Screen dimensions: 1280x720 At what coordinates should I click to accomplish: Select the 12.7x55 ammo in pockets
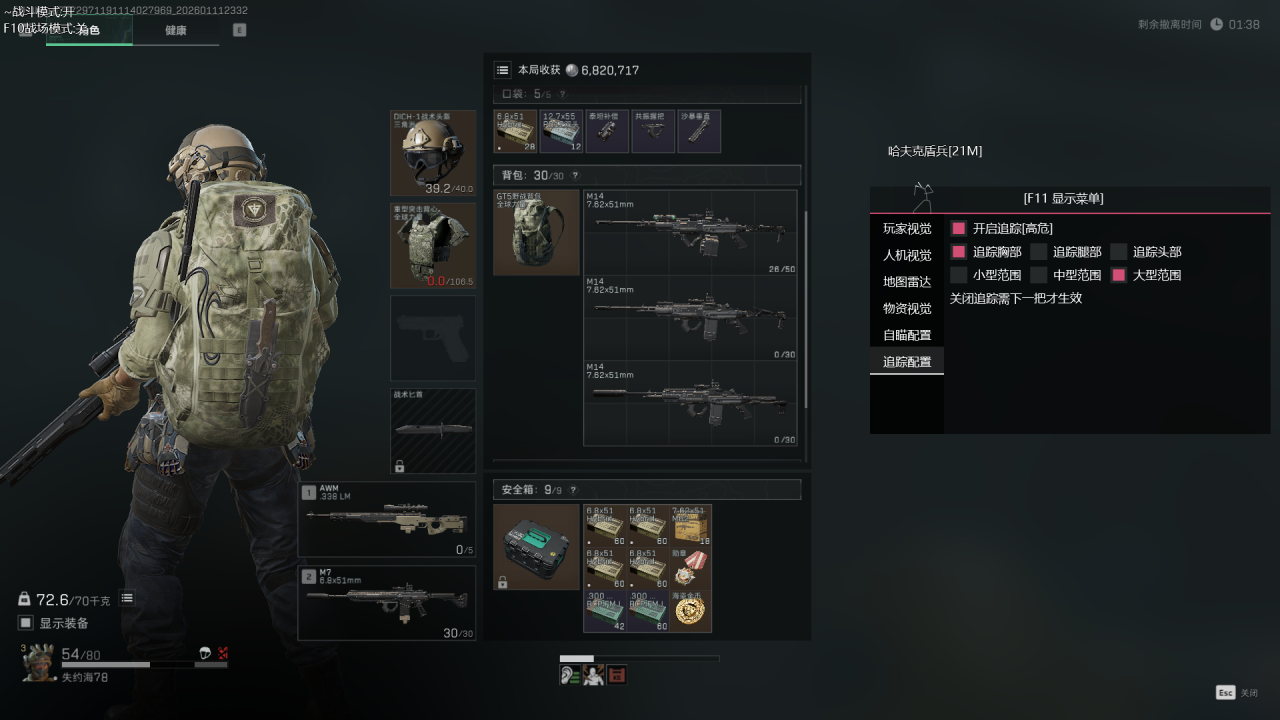[562, 131]
